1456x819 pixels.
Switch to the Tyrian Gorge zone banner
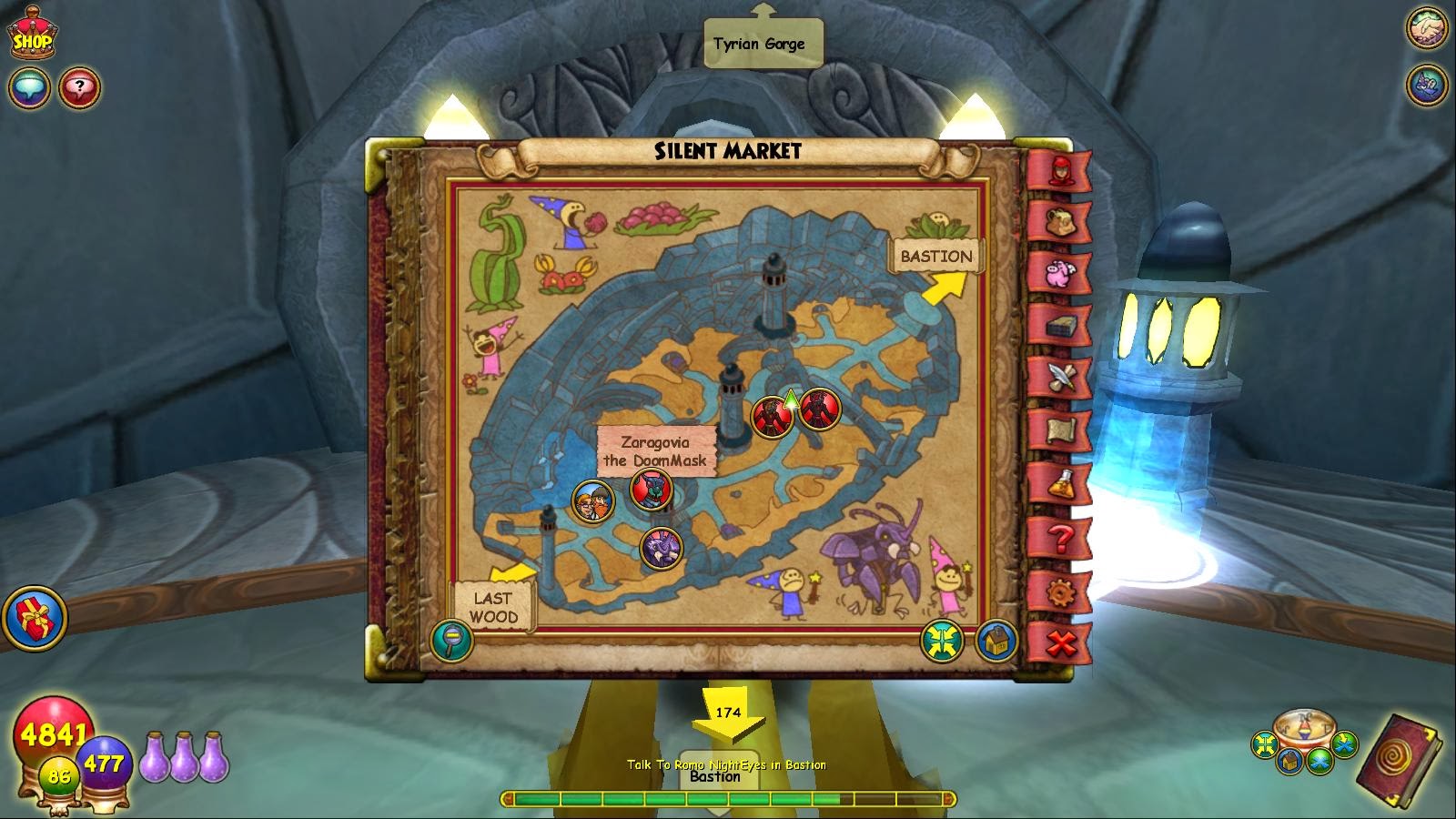tap(763, 40)
